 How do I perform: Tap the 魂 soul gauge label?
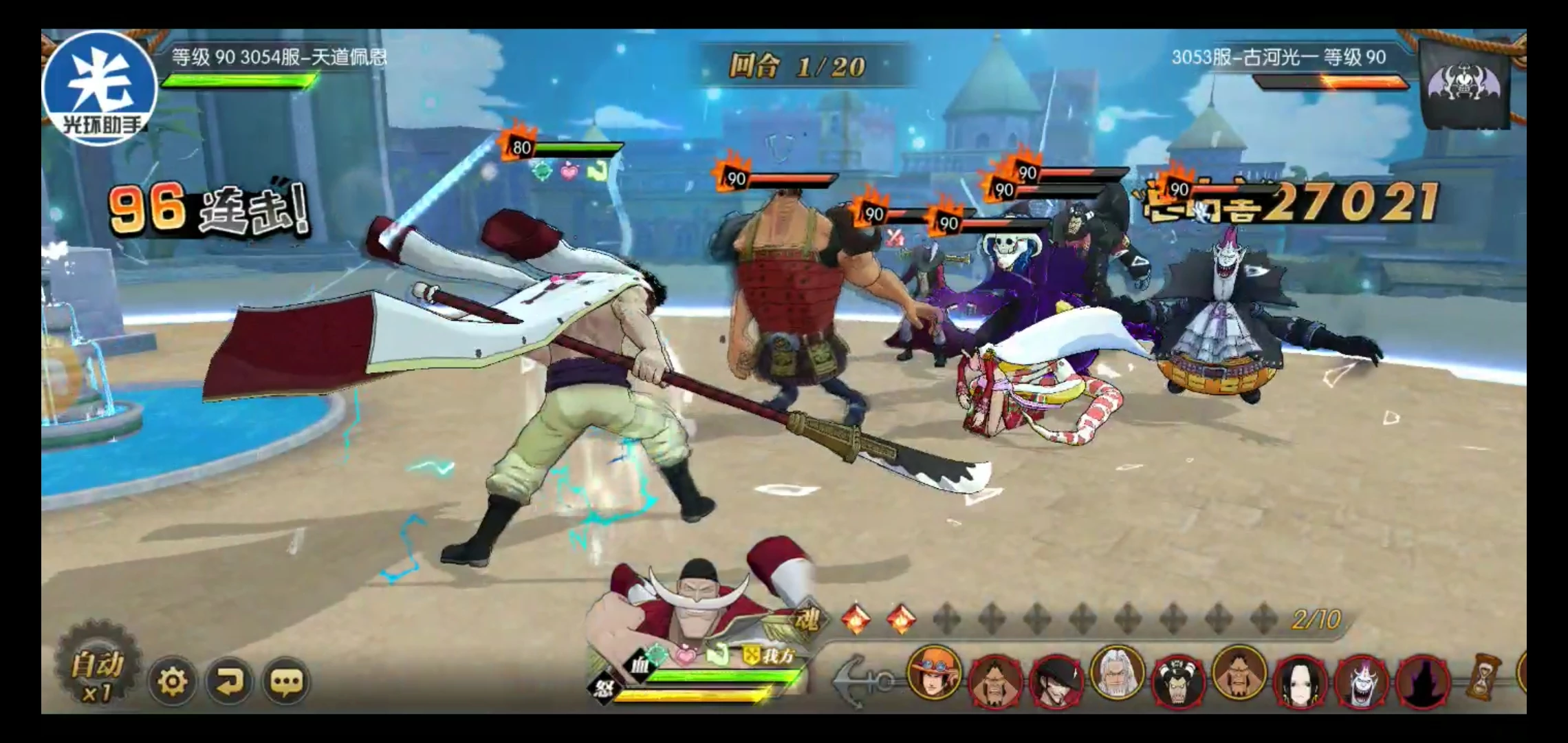(x=805, y=621)
